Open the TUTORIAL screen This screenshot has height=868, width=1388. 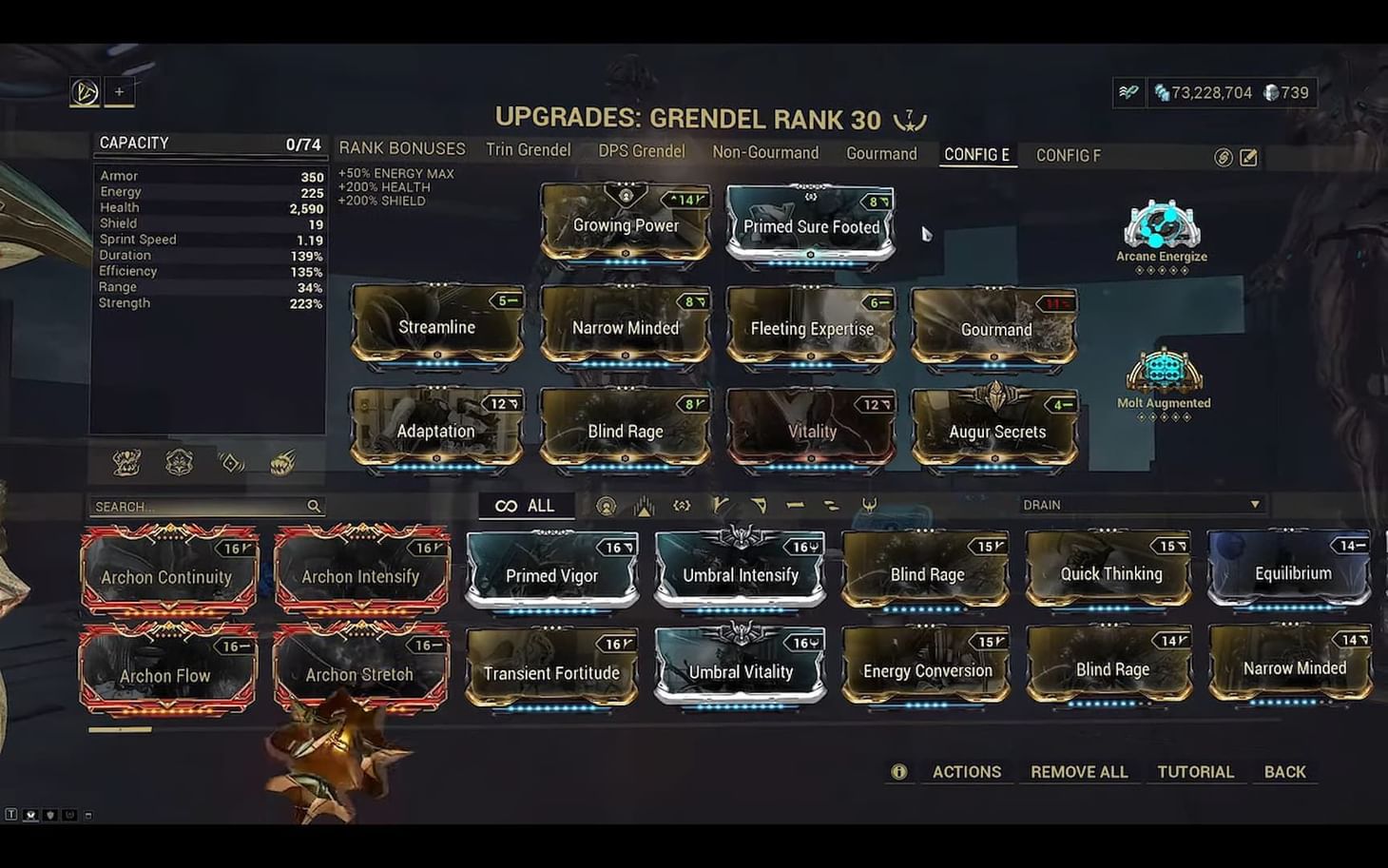(x=1196, y=772)
